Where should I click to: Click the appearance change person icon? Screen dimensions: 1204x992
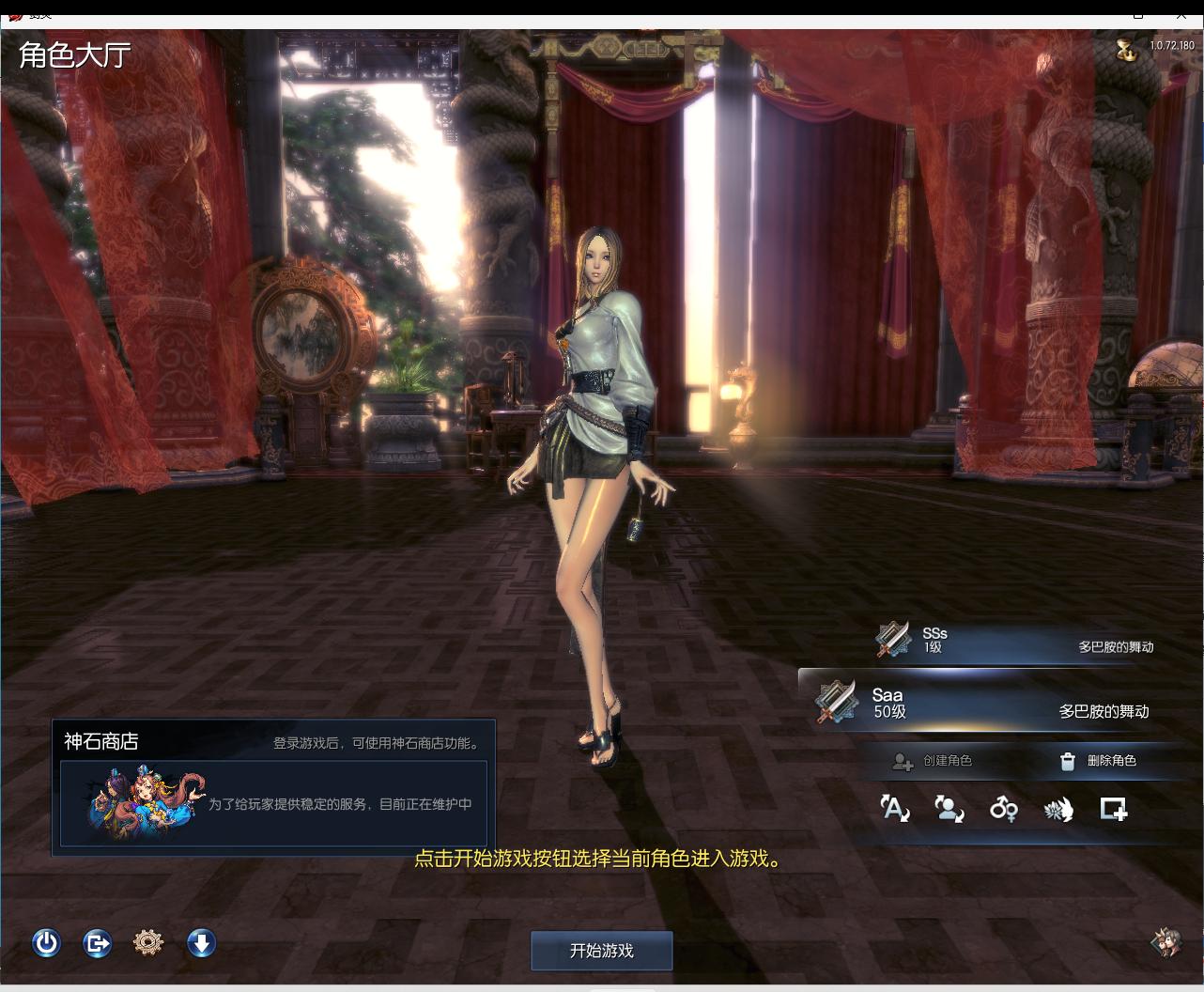pyautogui.click(x=949, y=809)
